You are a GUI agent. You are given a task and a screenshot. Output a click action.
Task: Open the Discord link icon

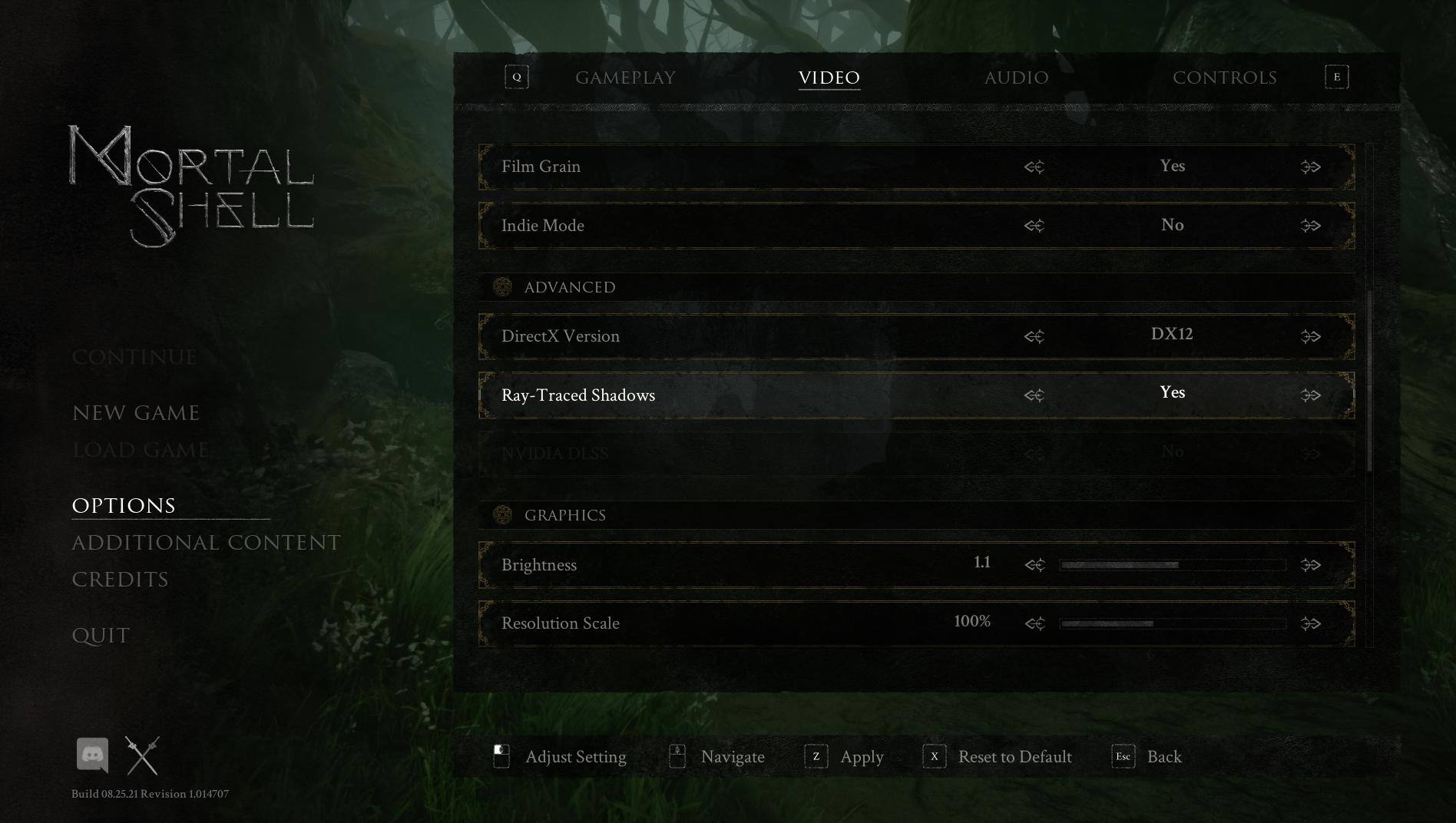coord(92,755)
